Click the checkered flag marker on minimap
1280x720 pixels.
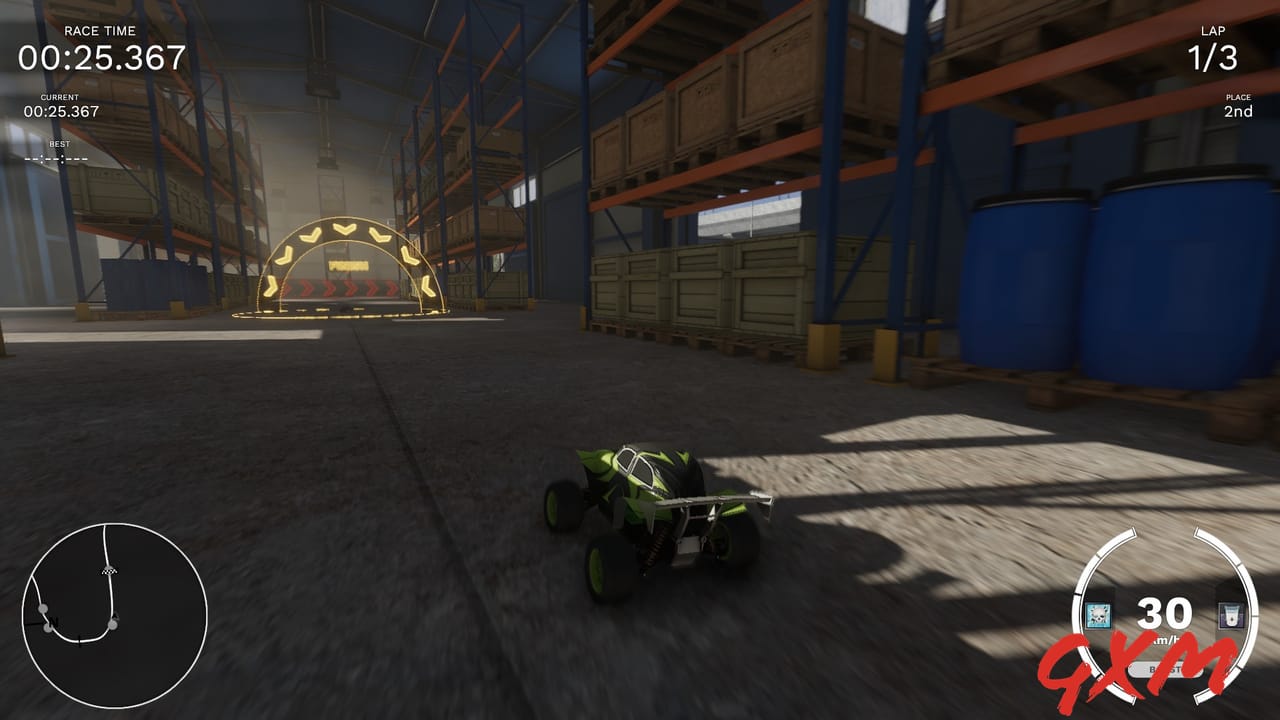[109, 570]
